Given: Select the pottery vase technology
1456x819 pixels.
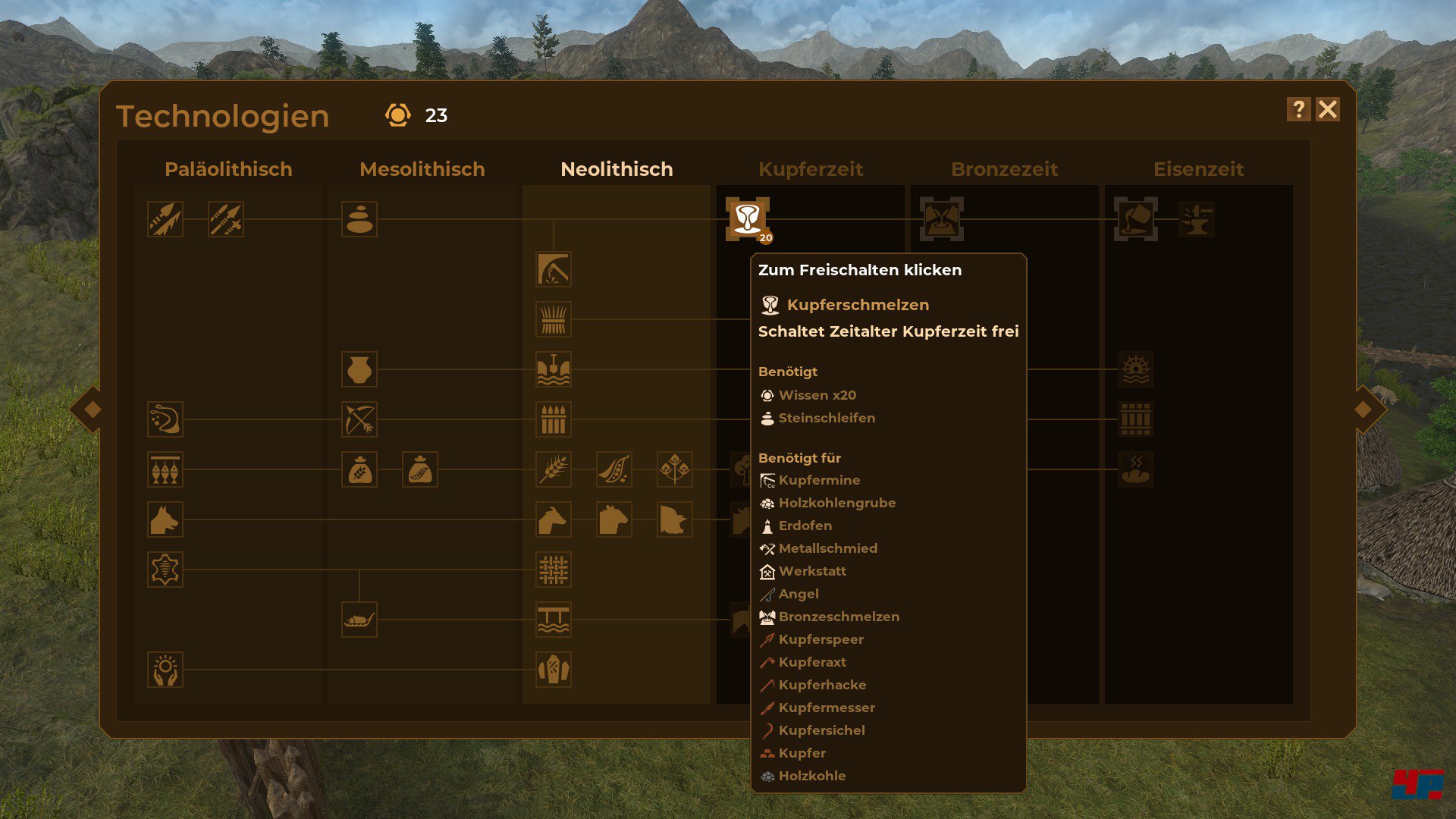Looking at the screenshot, I should tap(360, 368).
